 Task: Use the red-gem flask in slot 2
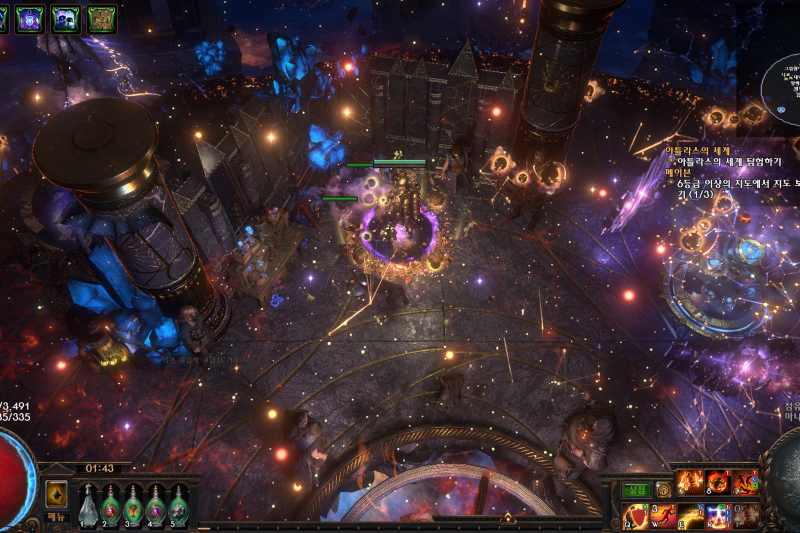111,505
